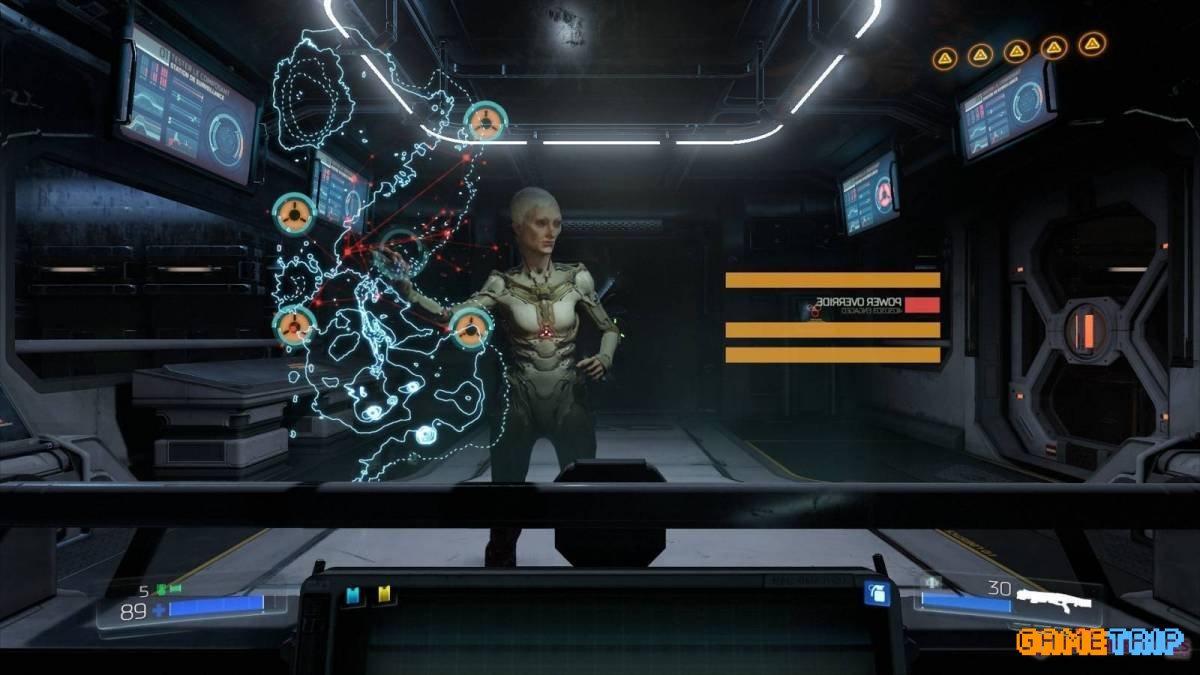Select the yellow keycard icon

pyautogui.click(x=383, y=596)
